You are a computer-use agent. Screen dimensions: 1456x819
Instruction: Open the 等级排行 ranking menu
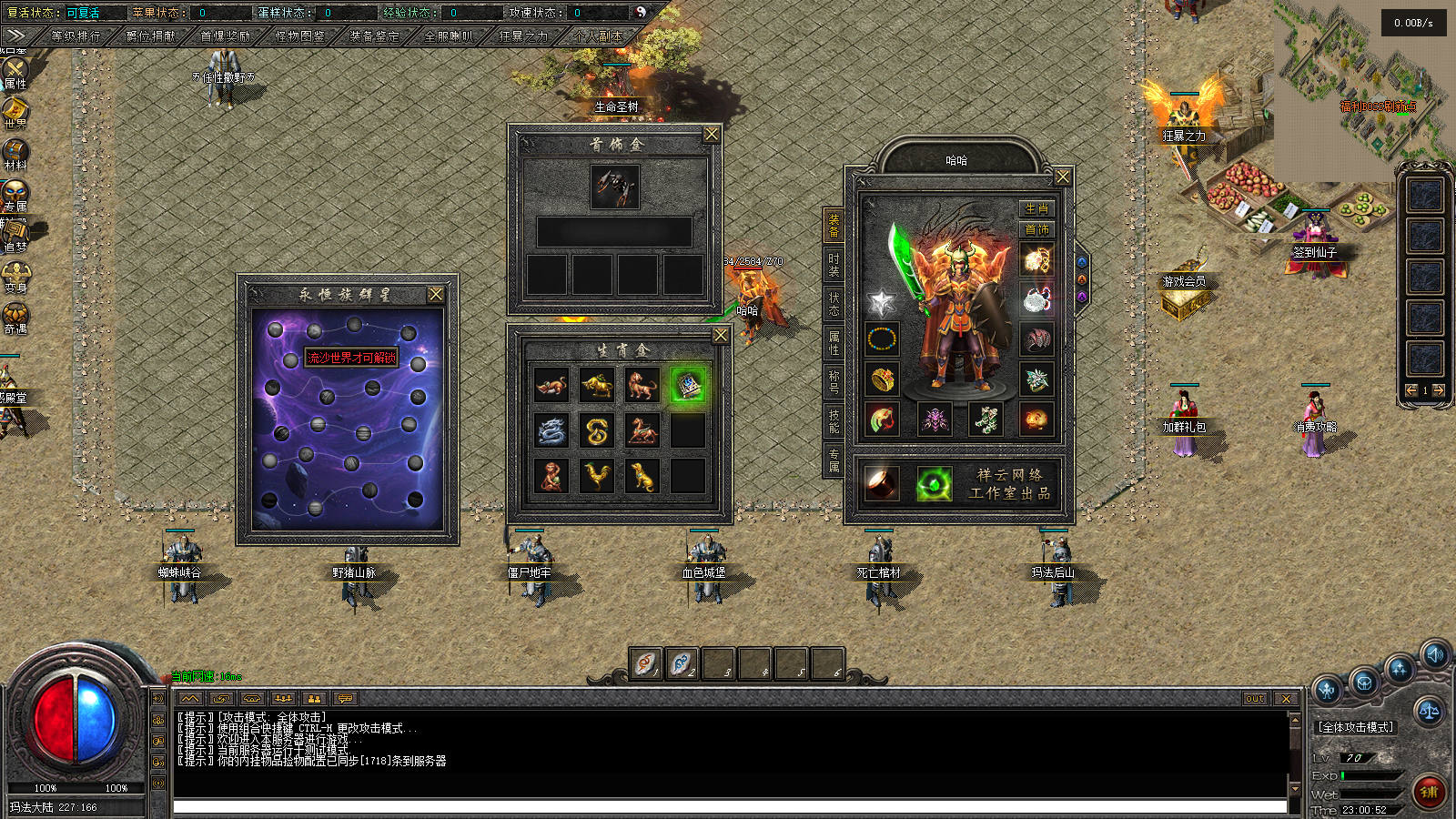point(76,36)
